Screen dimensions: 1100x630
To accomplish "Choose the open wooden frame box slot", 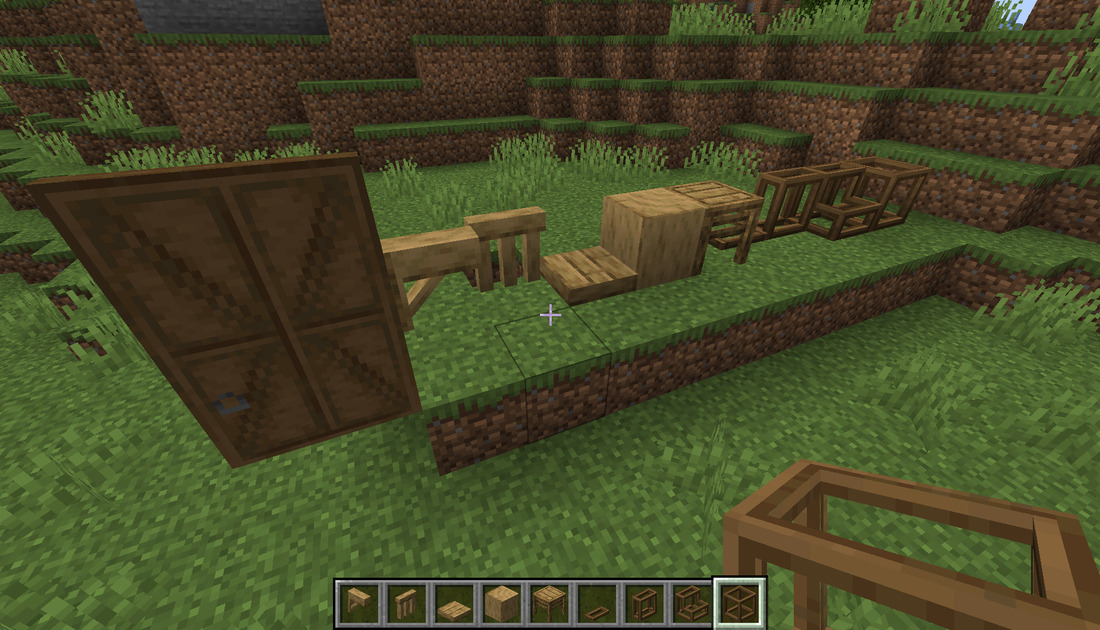I will click(x=645, y=603).
